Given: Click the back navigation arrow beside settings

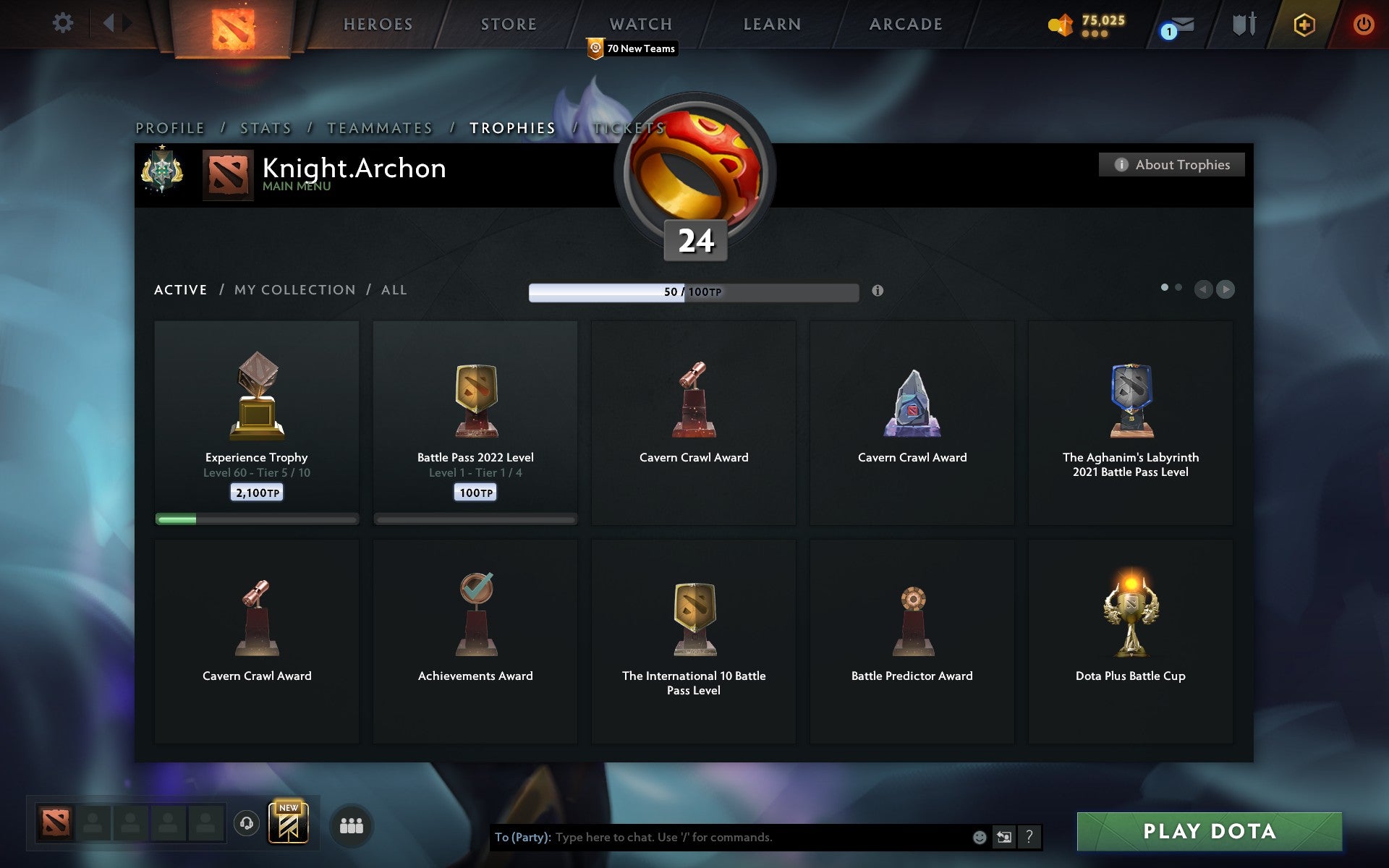Looking at the screenshot, I should pos(110,22).
